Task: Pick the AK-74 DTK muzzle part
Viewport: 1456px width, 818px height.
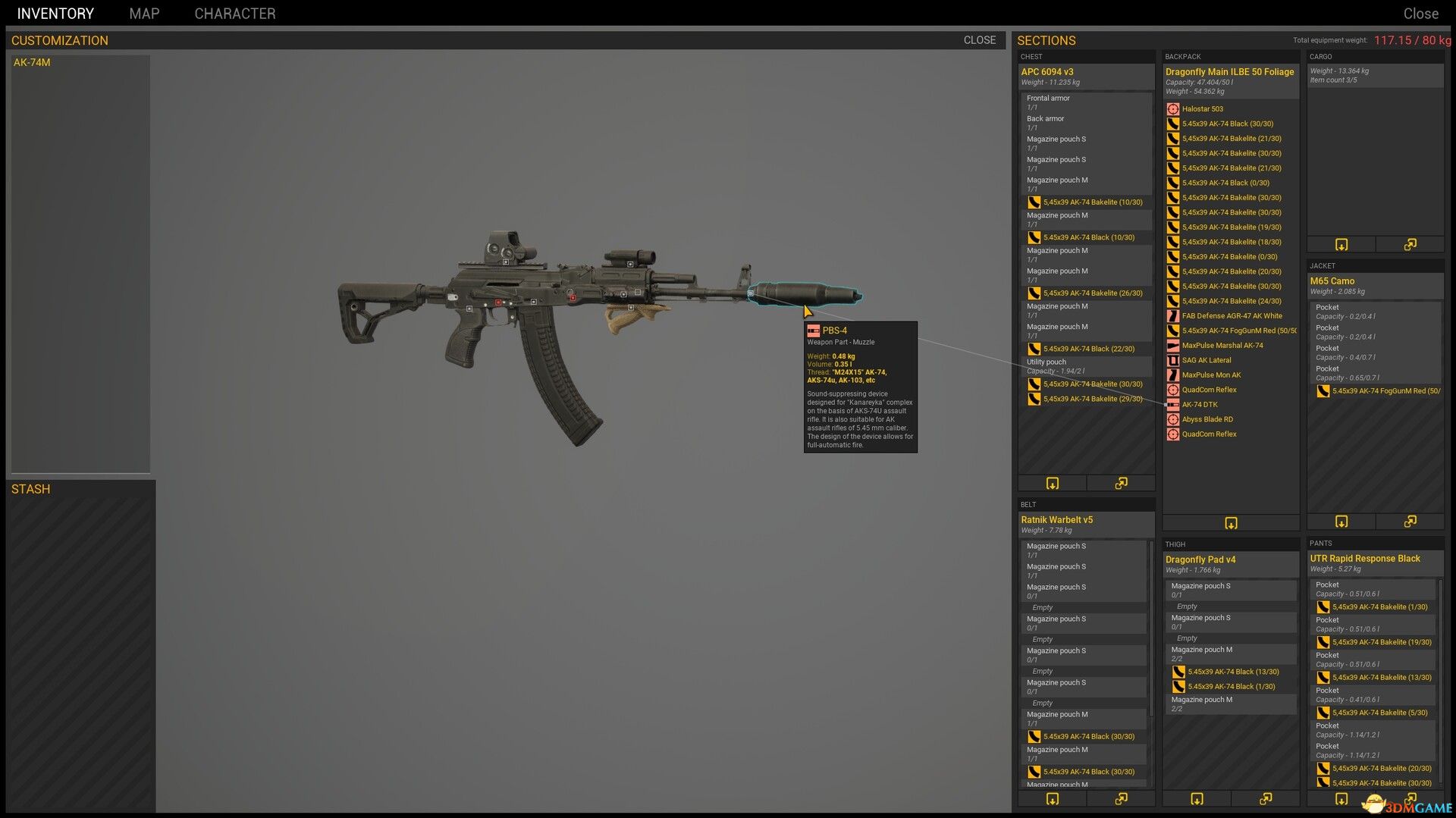Action: click(1199, 405)
